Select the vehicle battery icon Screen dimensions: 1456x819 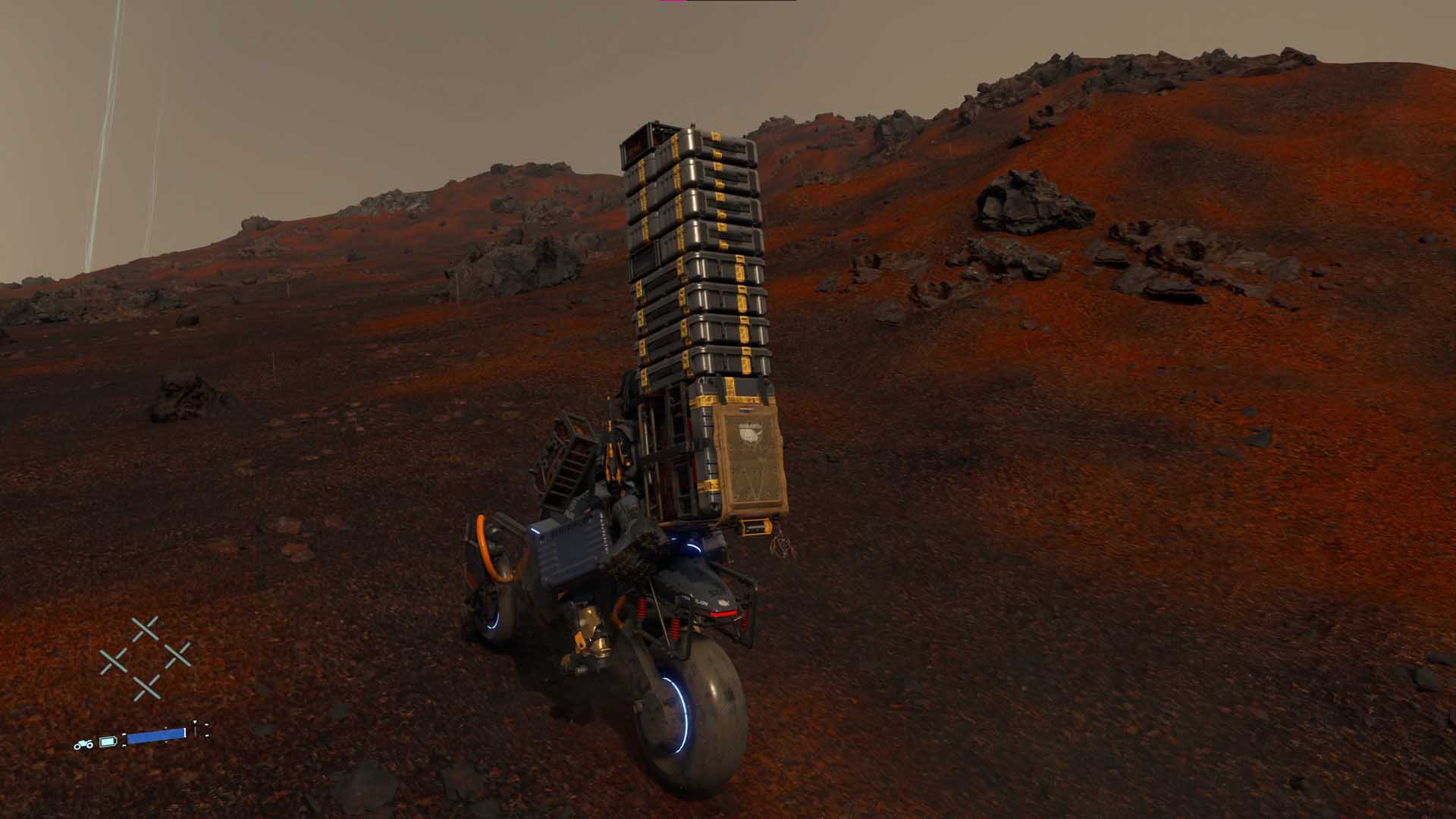109,741
